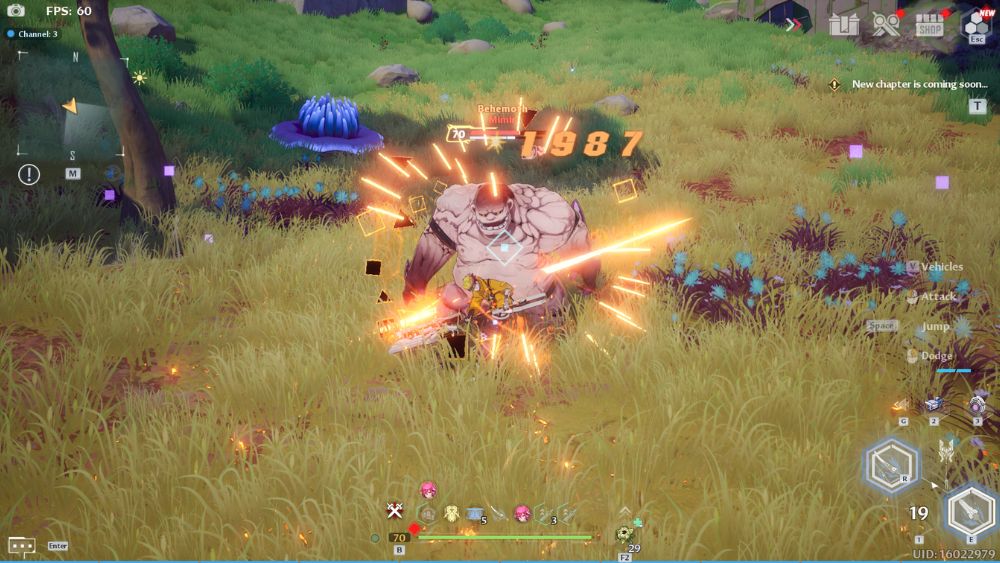The width and height of the screenshot is (1000, 563).
Task: Switch to the weapon on the R hexagon
Action: pos(889,465)
